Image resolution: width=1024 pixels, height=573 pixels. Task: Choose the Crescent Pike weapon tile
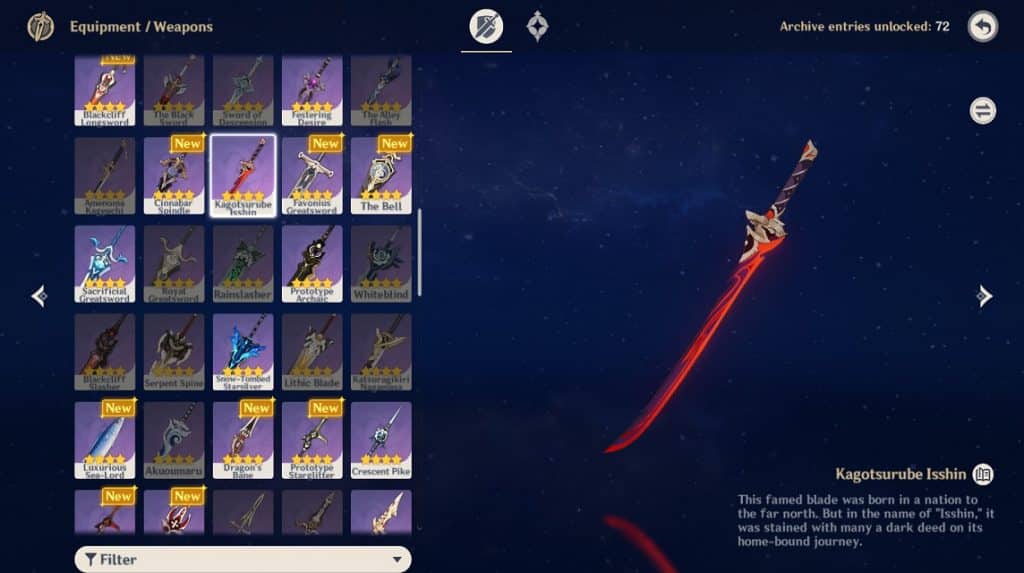pos(381,439)
